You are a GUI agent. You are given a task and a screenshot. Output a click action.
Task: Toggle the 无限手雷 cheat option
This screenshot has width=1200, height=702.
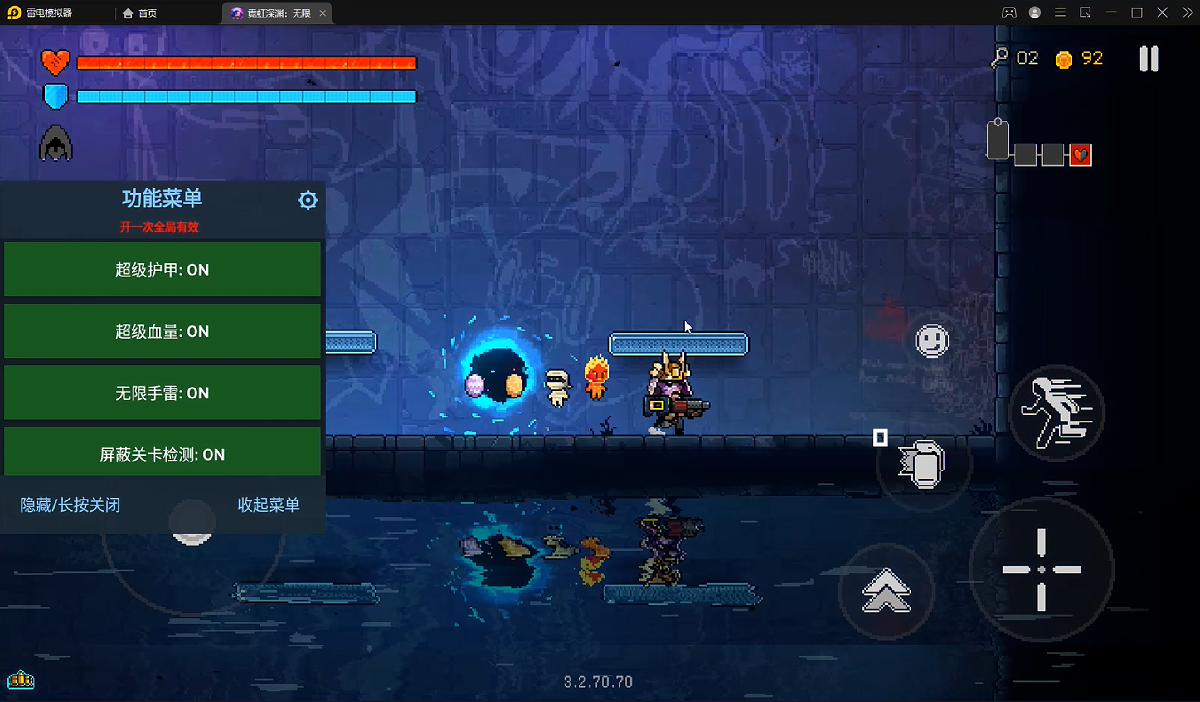[x=162, y=393]
